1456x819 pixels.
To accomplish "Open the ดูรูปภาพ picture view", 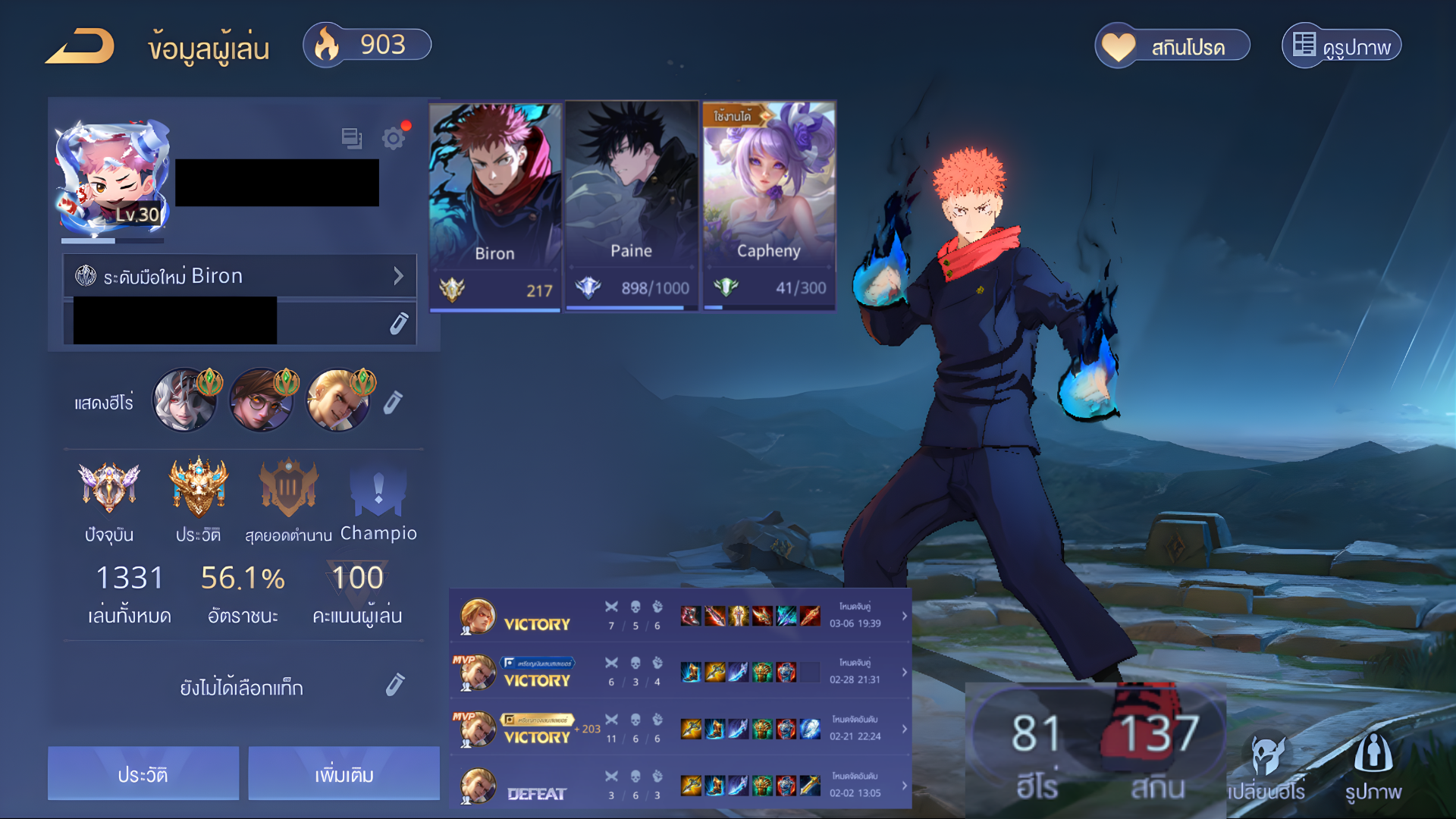I will tap(1341, 46).
